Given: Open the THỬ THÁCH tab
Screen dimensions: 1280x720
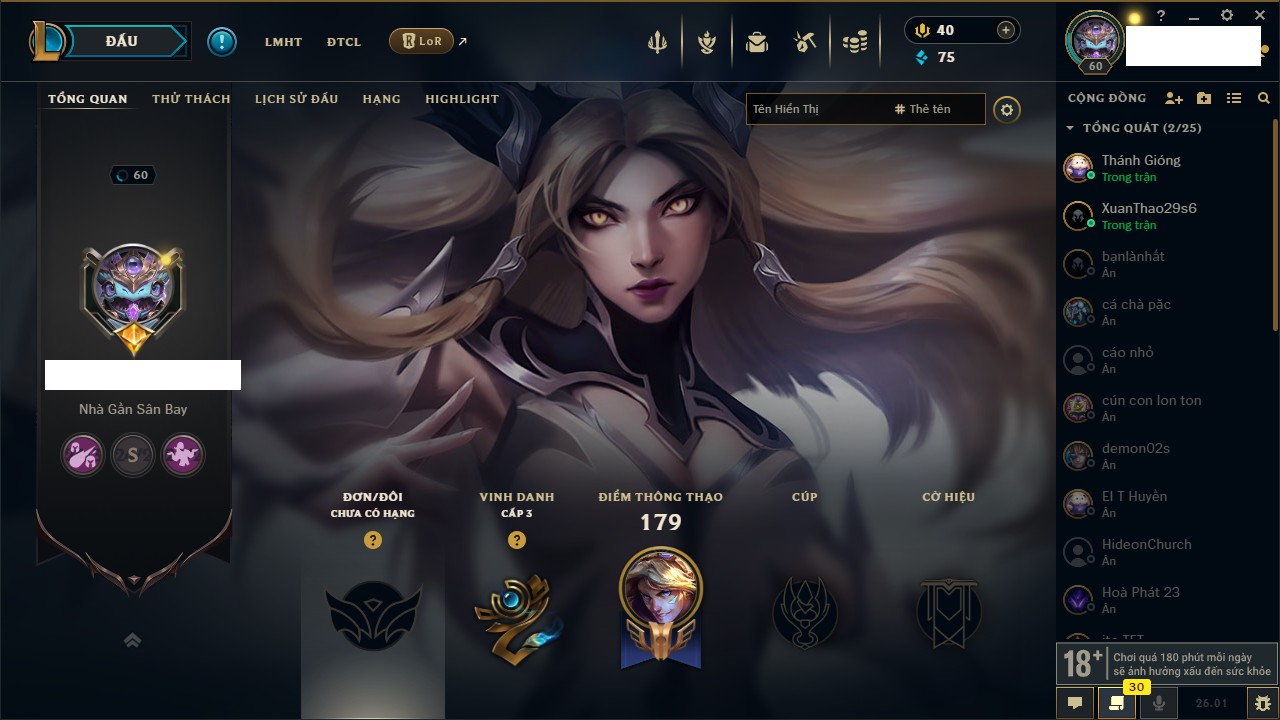Looking at the screenshot, I should pos(191,99).
